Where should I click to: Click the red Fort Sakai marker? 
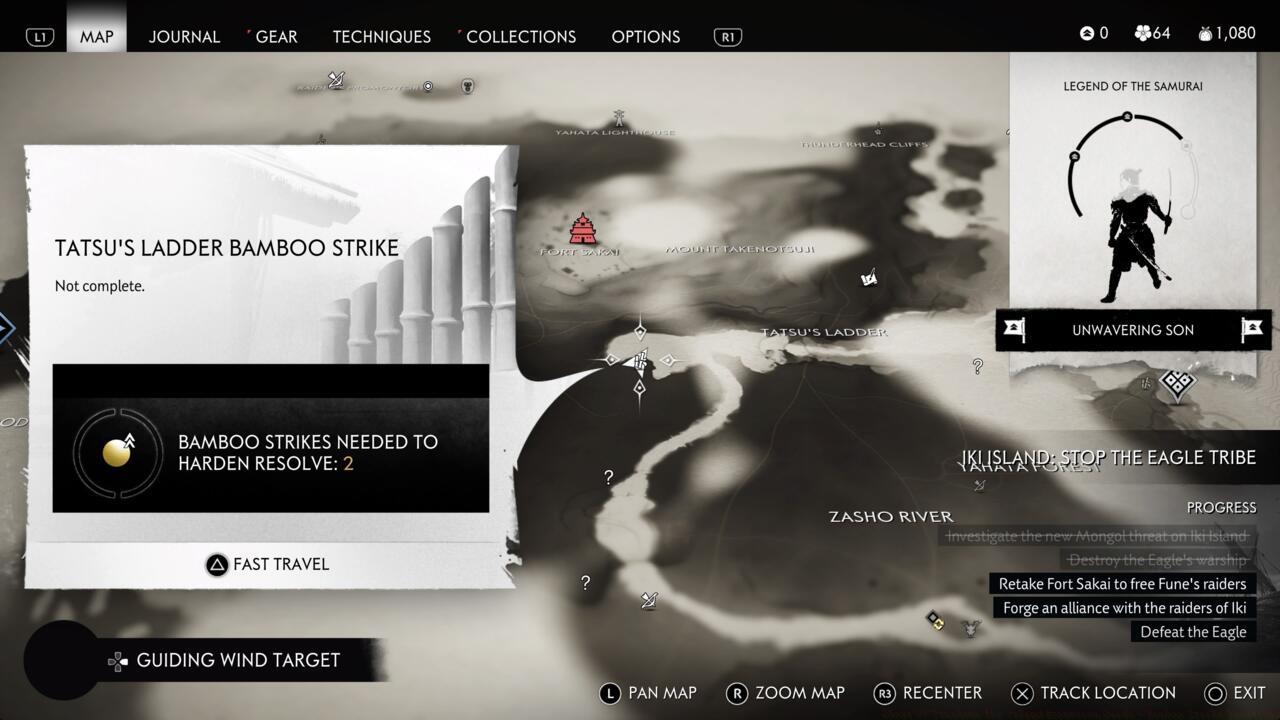(582, 229)
